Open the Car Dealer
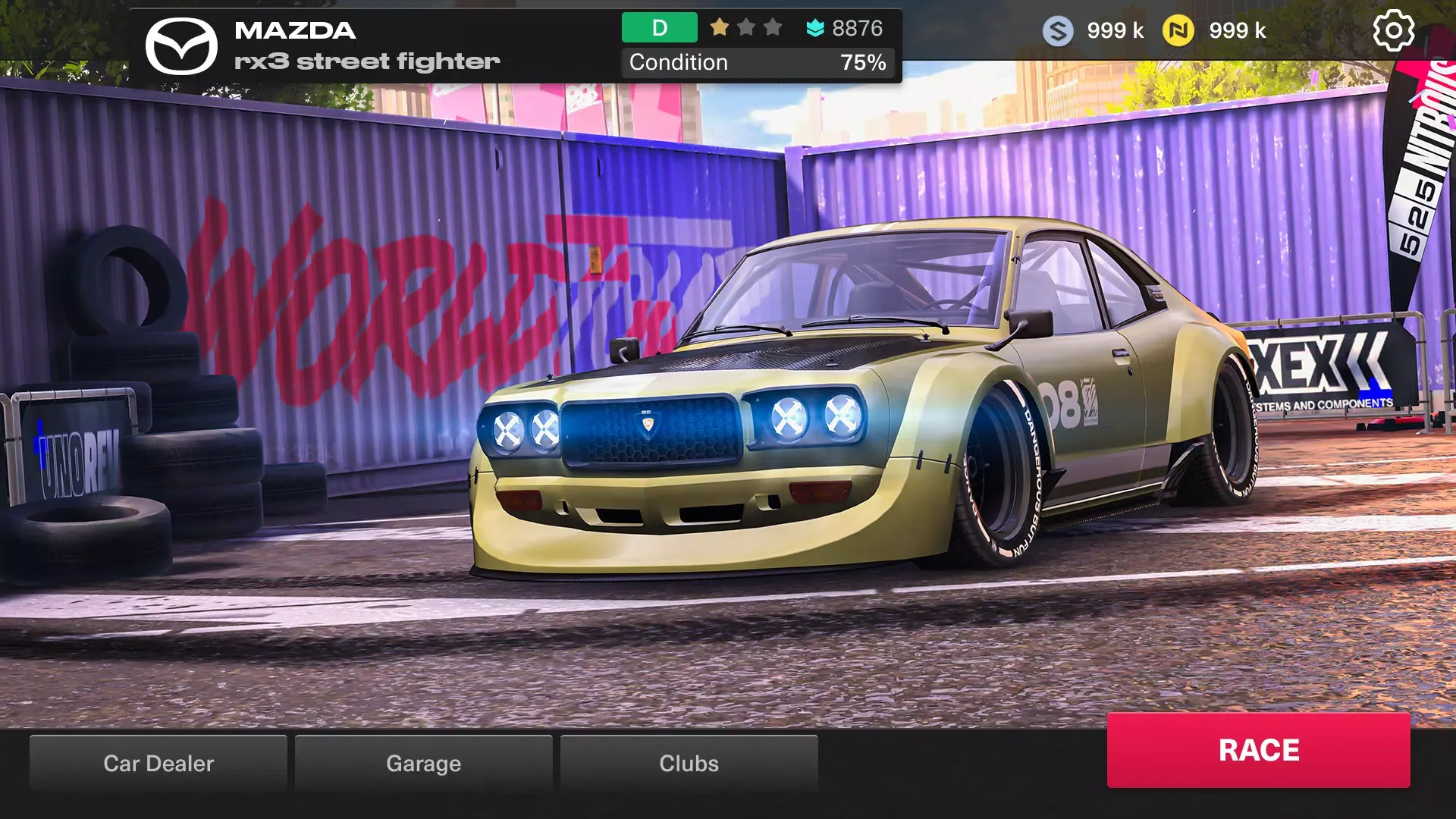1456x819 pixels. point(158,763)
